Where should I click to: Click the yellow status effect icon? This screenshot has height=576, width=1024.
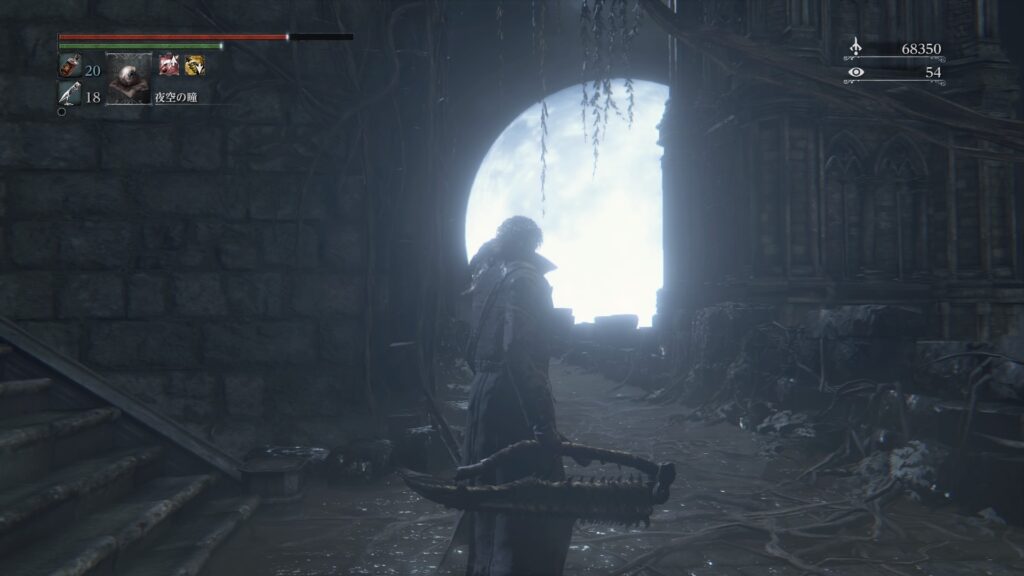click(x=194, y=66)
